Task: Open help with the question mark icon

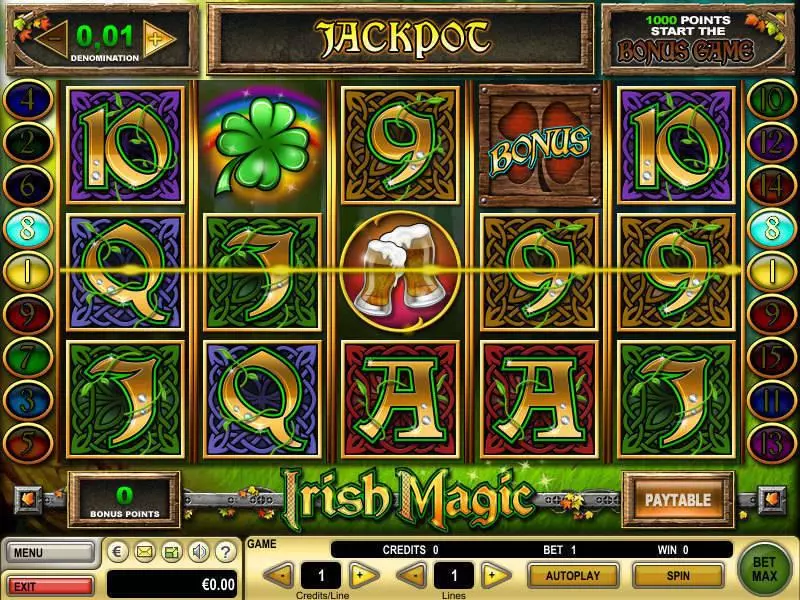Action: tap(226, 551)
